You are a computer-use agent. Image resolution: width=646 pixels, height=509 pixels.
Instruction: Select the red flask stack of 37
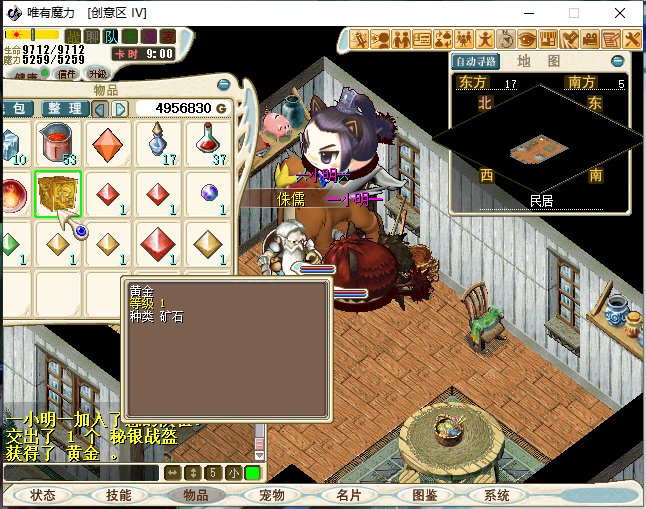tap(208, 144)
